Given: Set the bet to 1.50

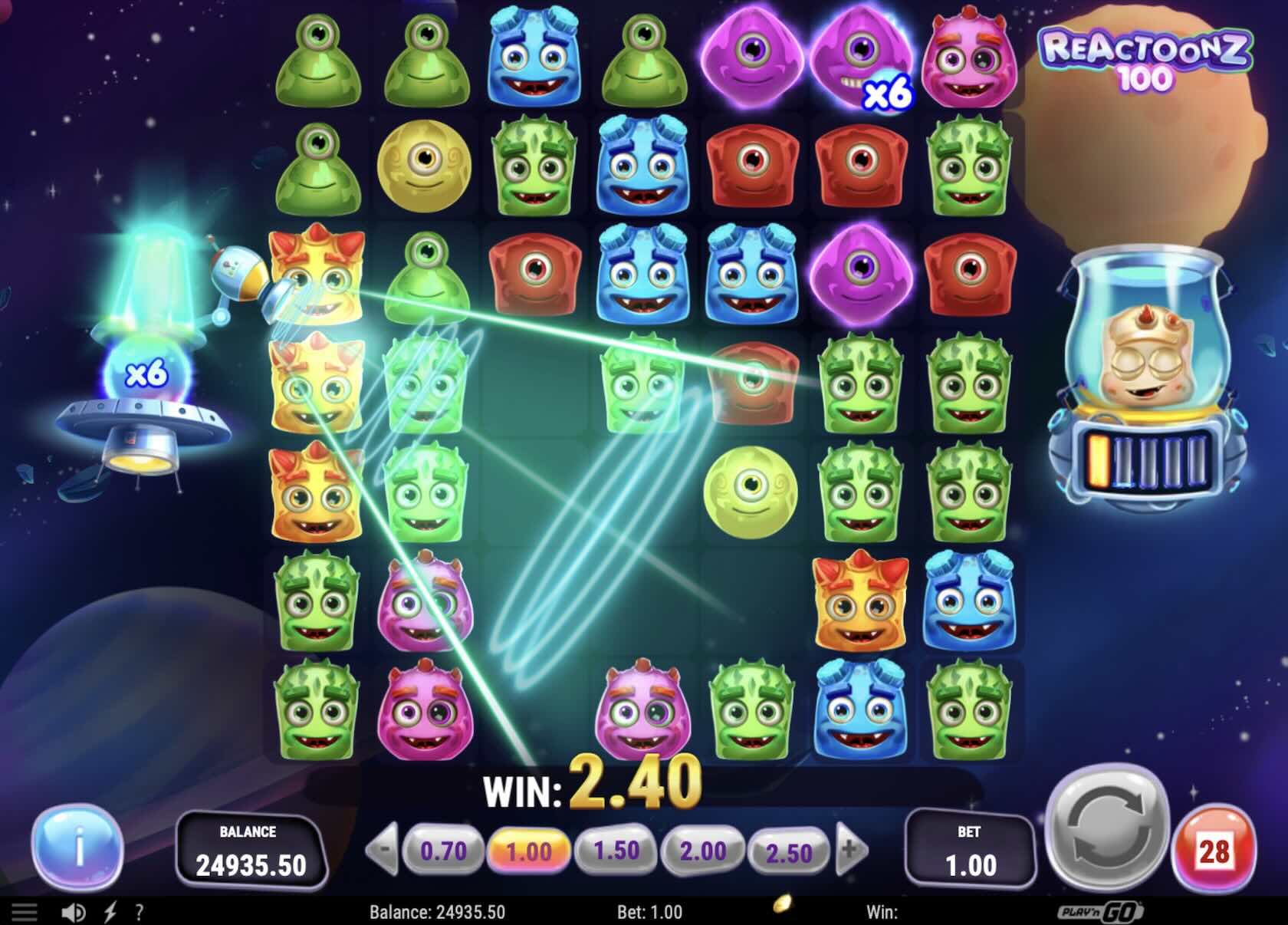Looking at the screenshot, I should (x=616, y=851).
